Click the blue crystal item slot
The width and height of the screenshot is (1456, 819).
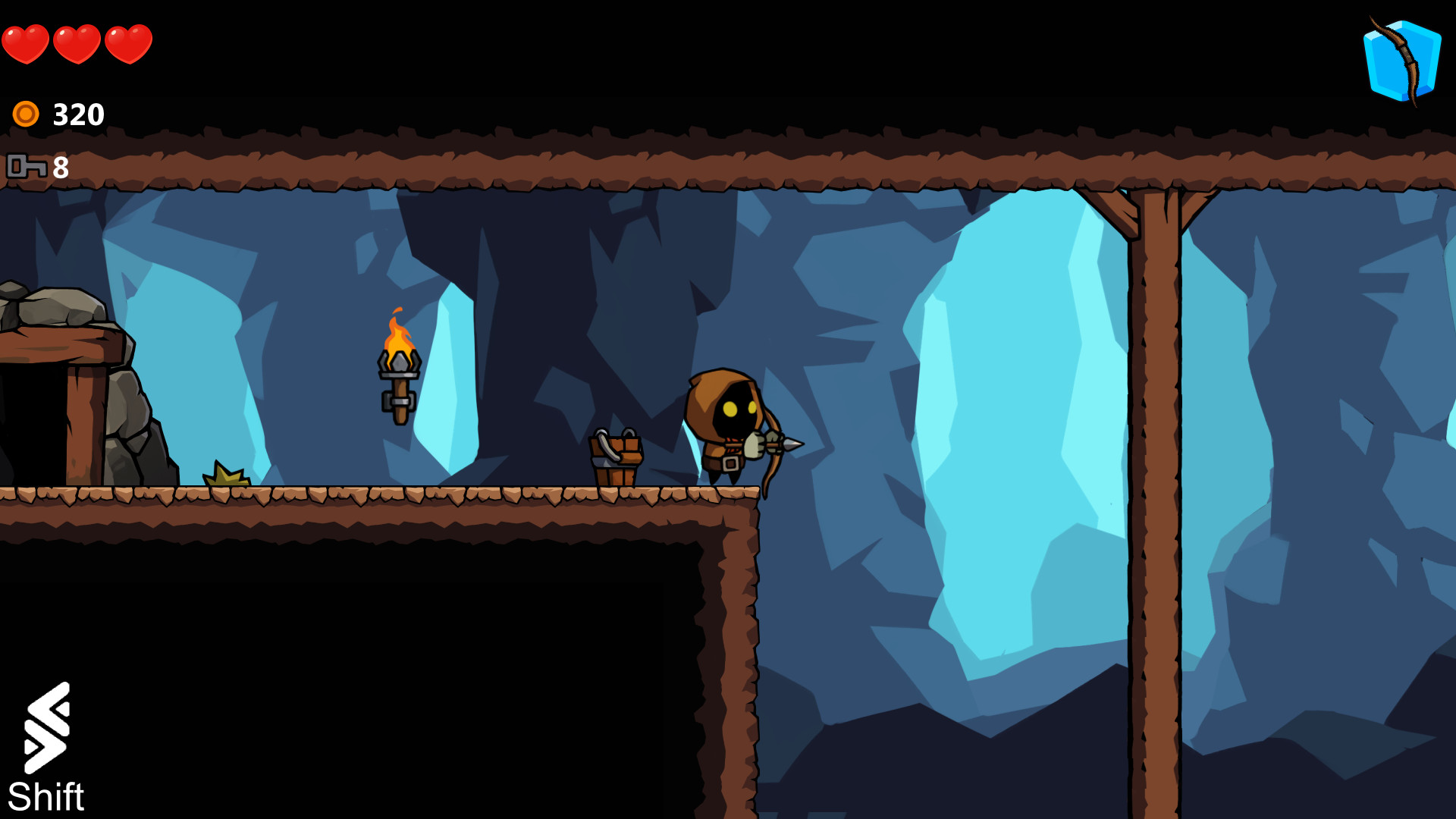1401,59
